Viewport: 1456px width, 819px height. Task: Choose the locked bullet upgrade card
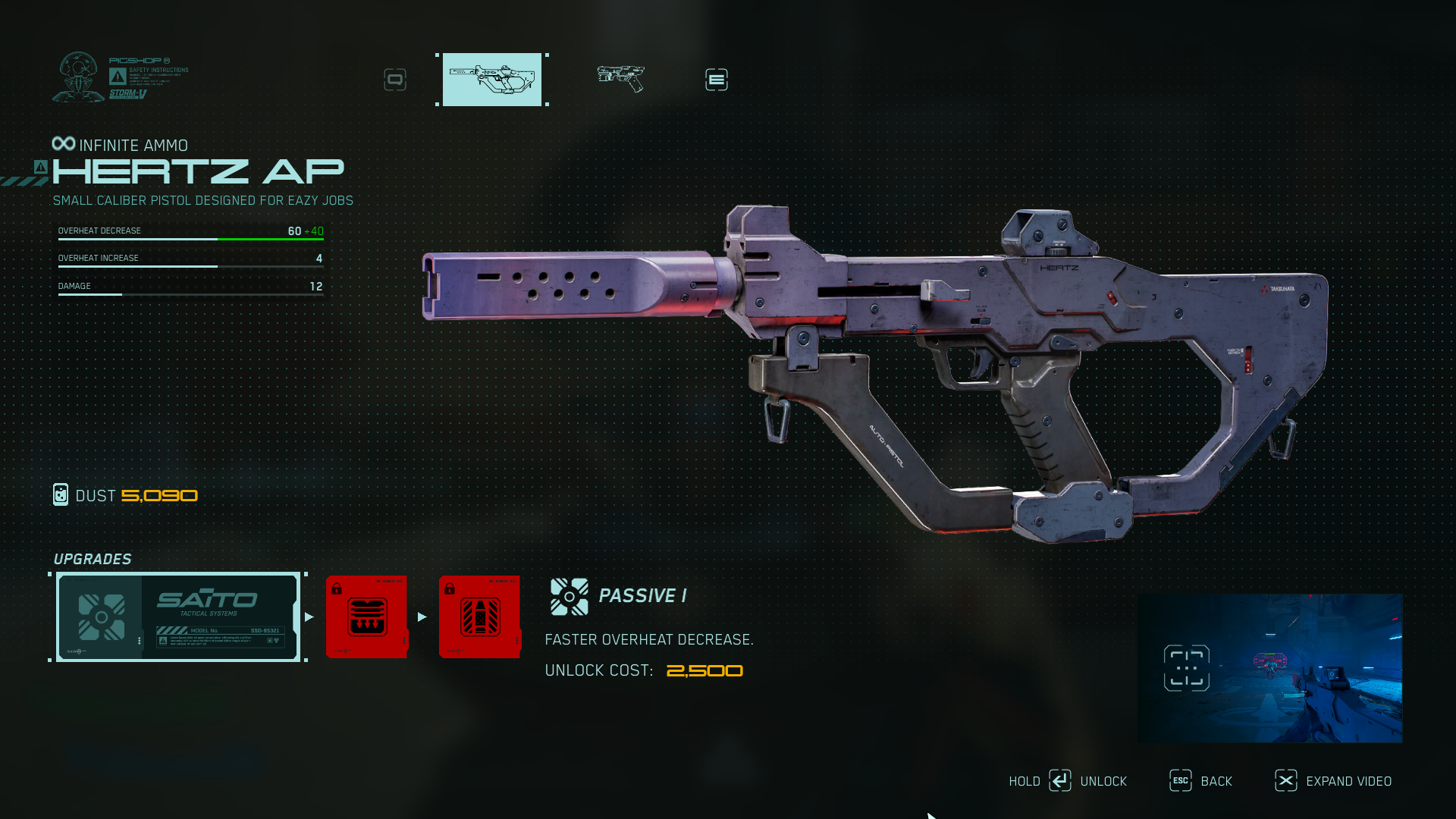[x=479, y=617]
